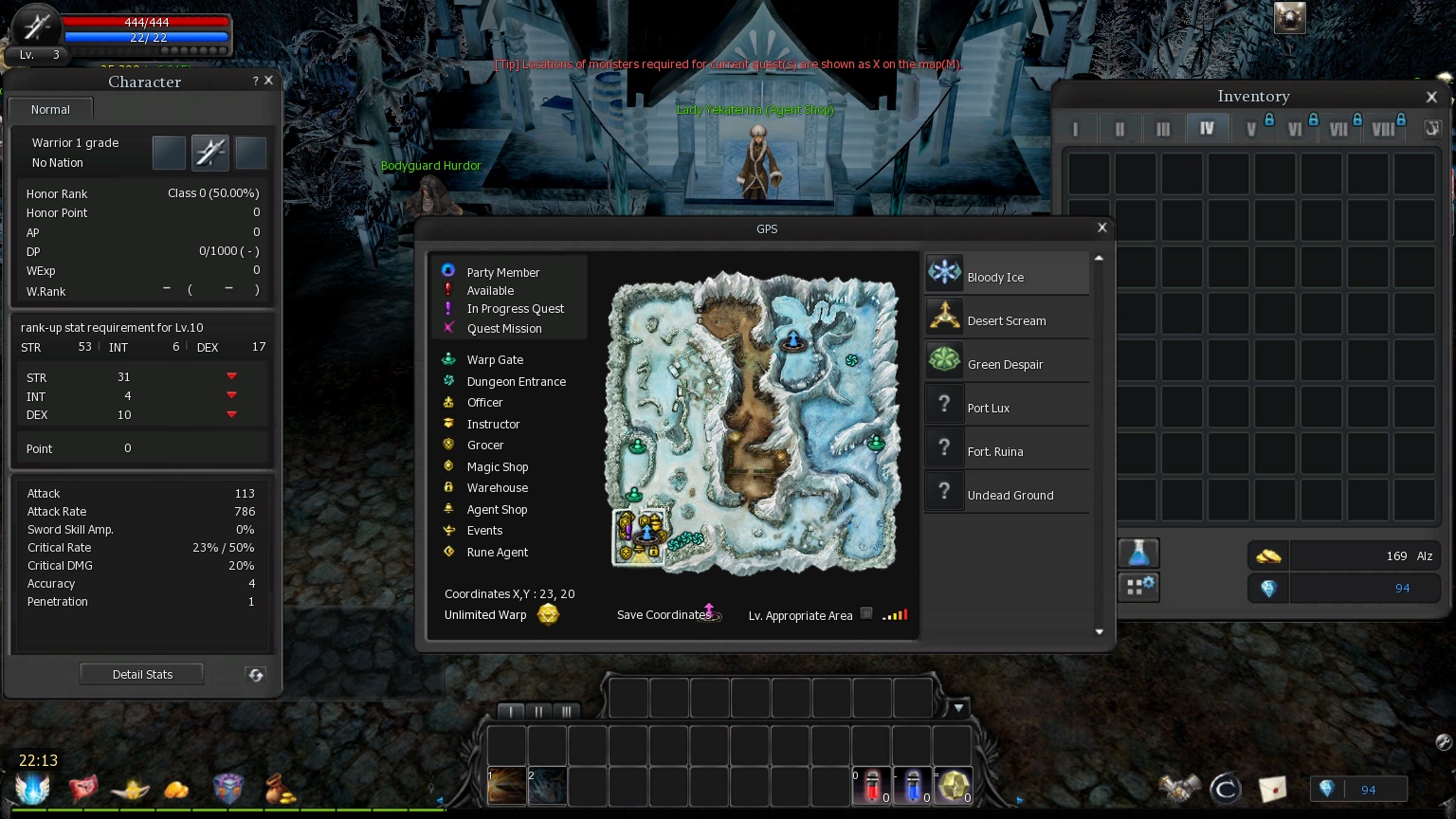Close the Character window

coord(269,81)
